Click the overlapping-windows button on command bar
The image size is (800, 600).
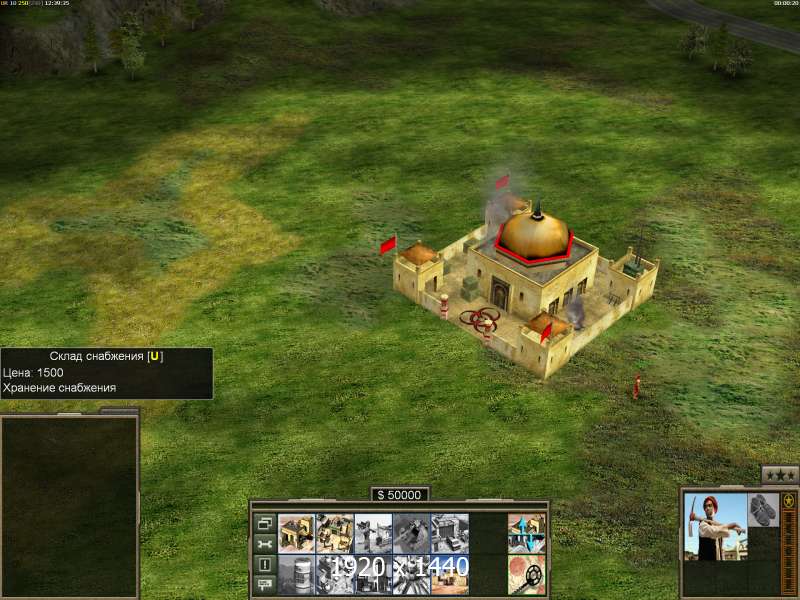point(265,523)
